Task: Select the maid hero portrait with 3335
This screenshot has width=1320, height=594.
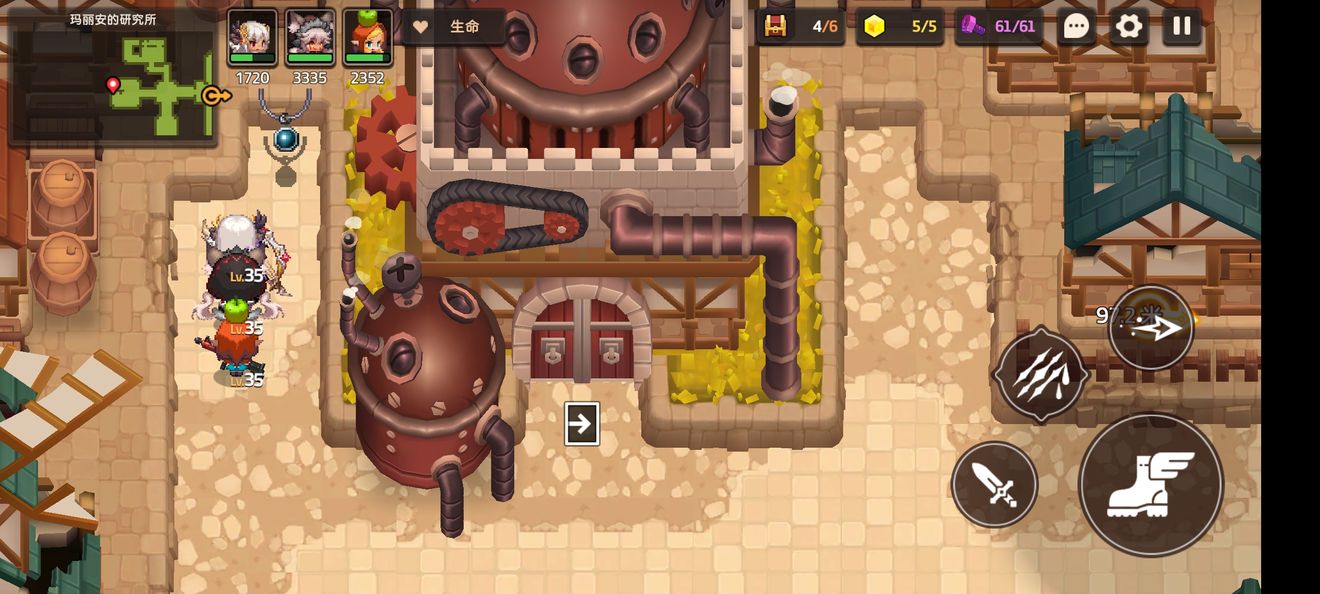Action: [x=310, y=38]
